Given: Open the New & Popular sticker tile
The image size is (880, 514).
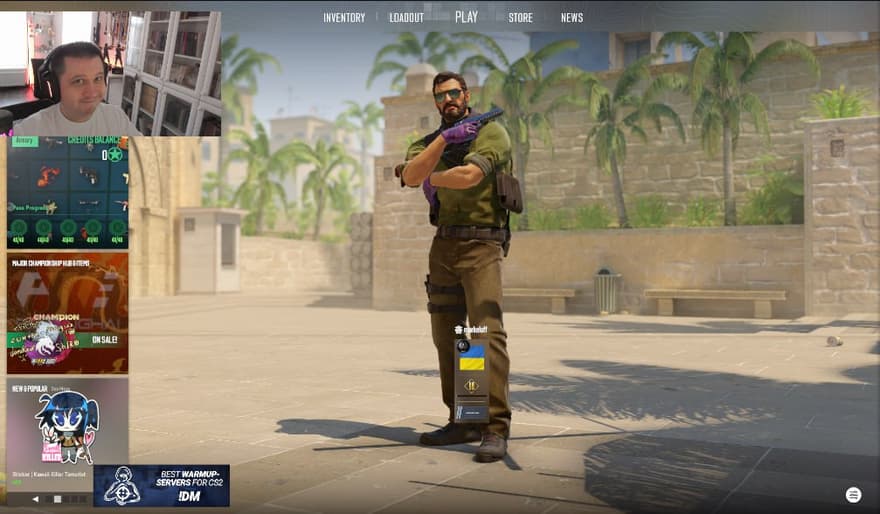Looking at the screenshot, I should click(67, 432).
